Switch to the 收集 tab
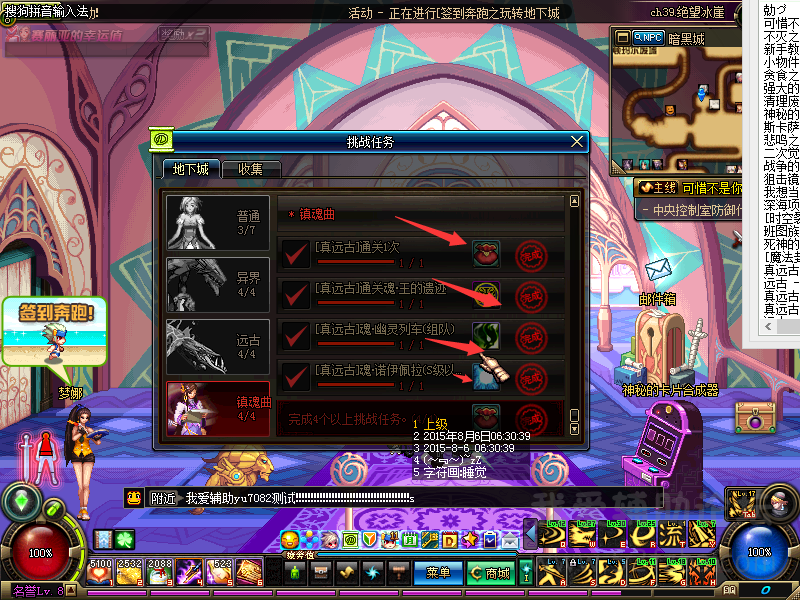This screenshot has width=800, height=600. [250, 169]
